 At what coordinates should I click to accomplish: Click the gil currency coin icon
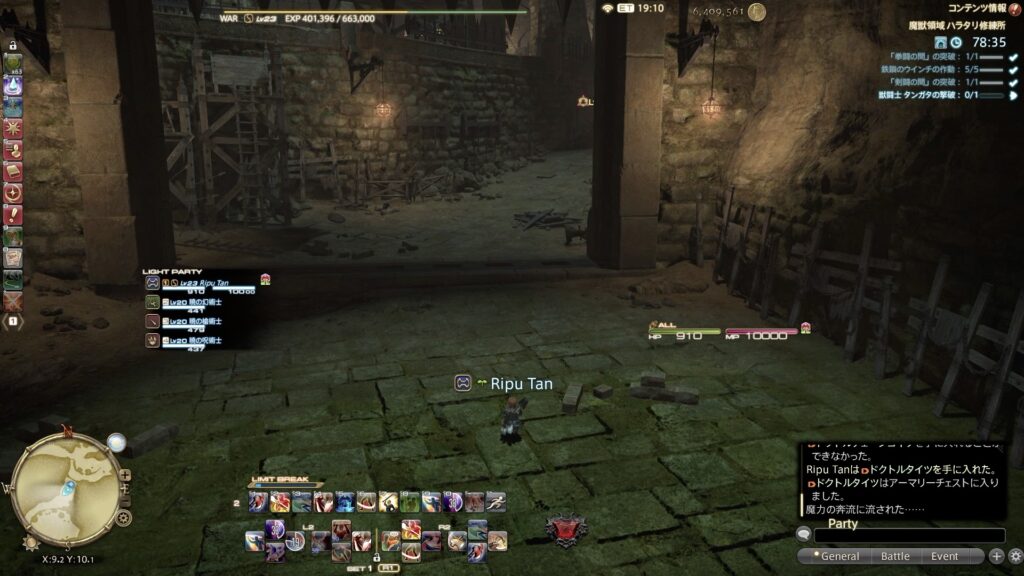pos(757,12)
